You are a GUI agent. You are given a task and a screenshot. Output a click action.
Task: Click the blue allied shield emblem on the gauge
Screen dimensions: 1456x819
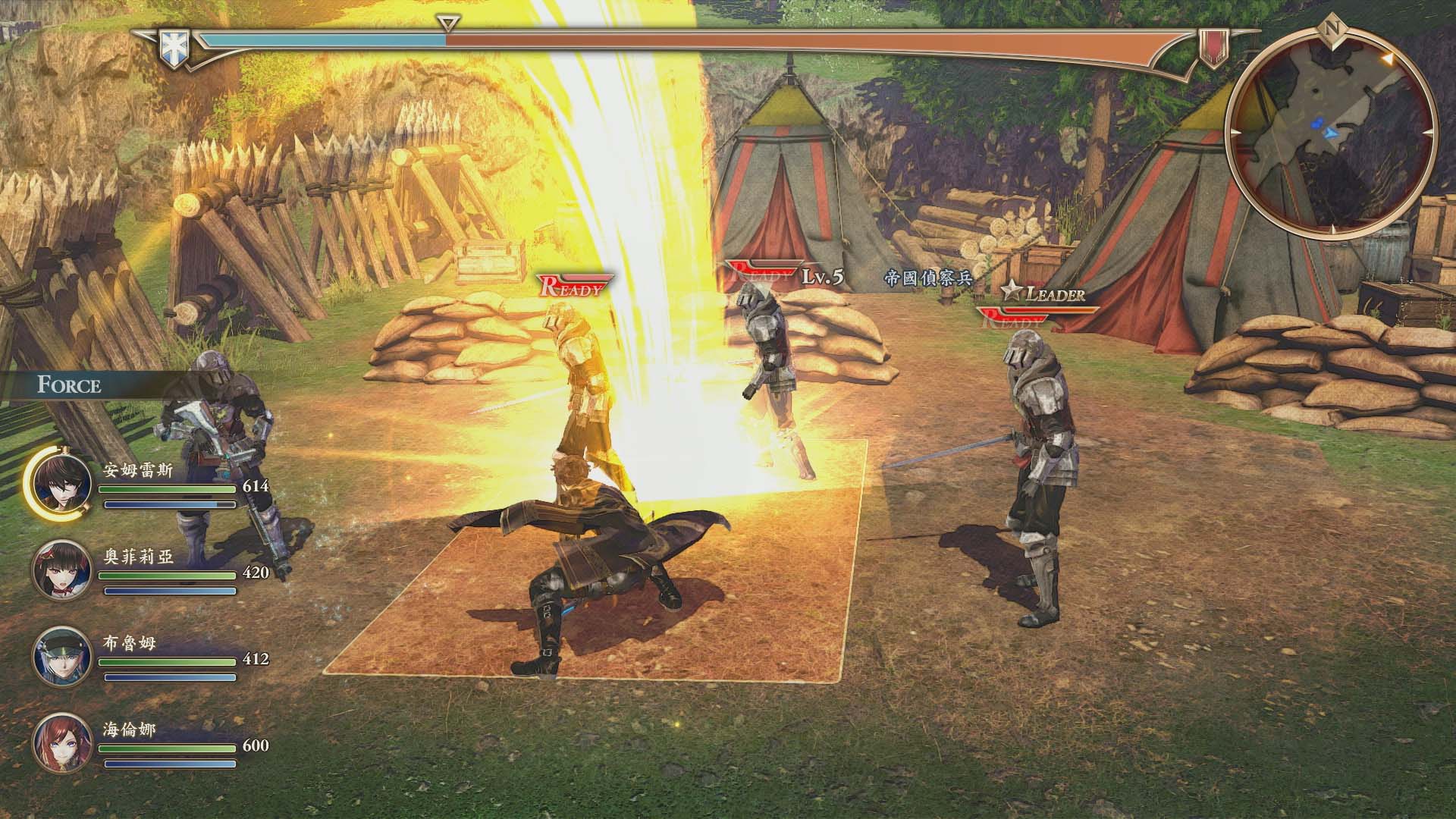point(176,45)
